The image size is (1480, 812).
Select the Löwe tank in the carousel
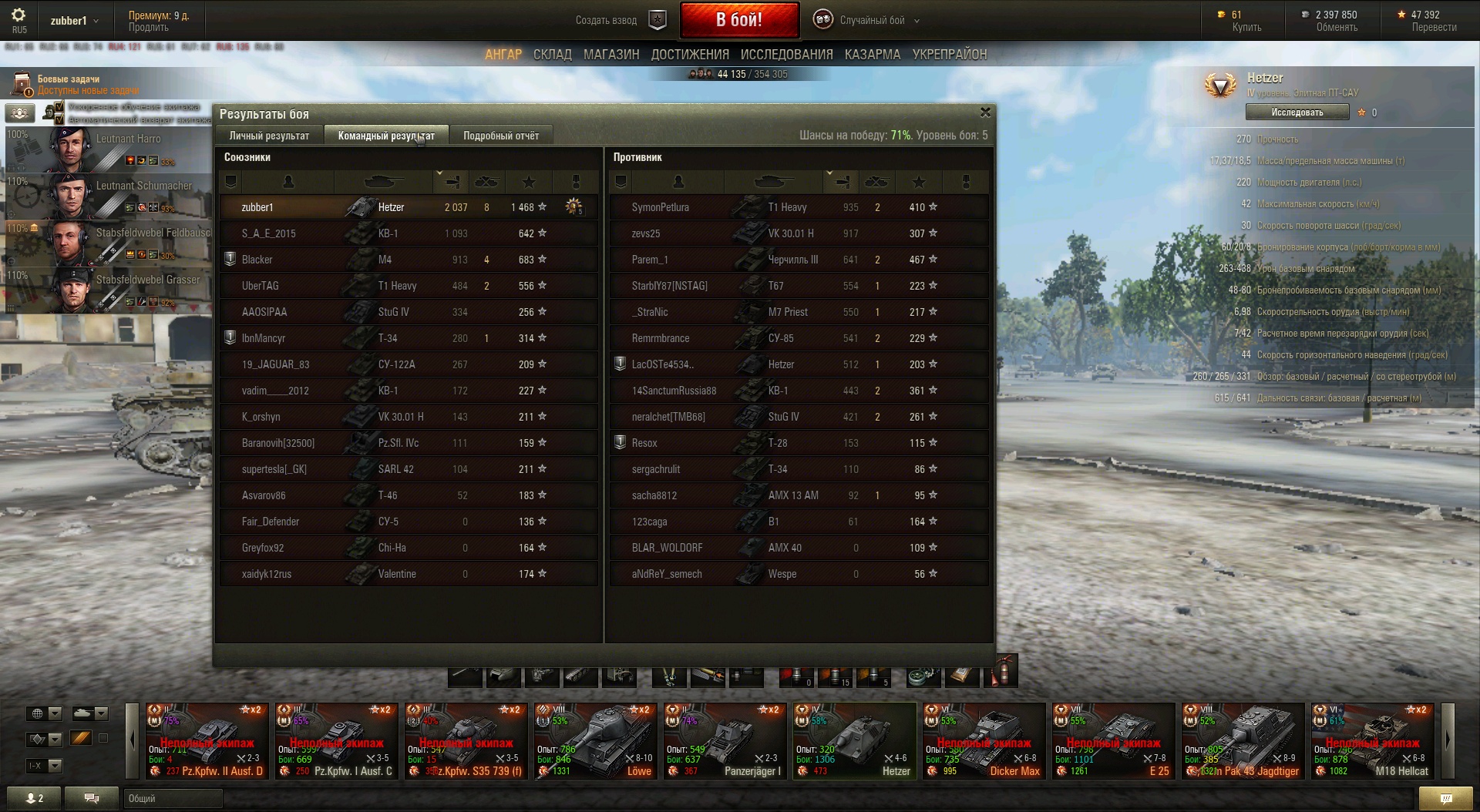[596, 740]
